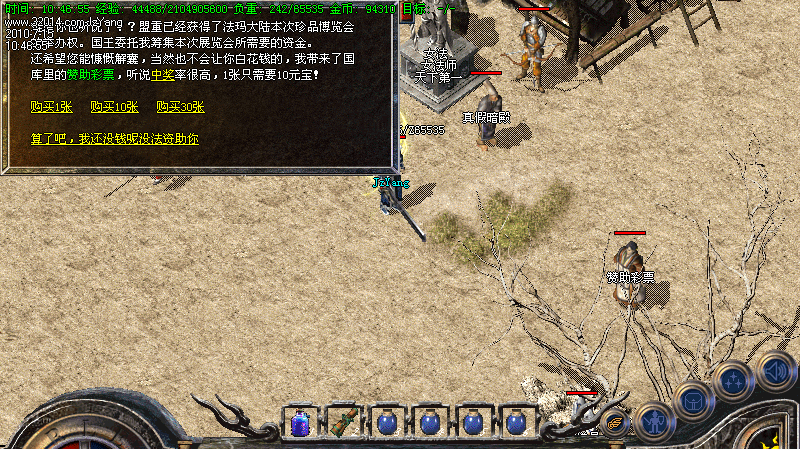The width and height of the screenshot is (800, 449).
Task: Click the round sparkle skills button
Action: tap(733, 382)
